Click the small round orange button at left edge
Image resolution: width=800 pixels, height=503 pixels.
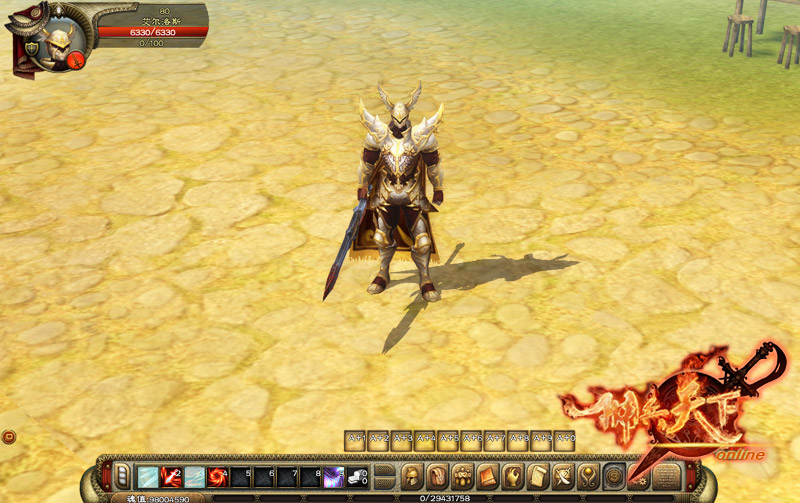[x=8, y=436]
